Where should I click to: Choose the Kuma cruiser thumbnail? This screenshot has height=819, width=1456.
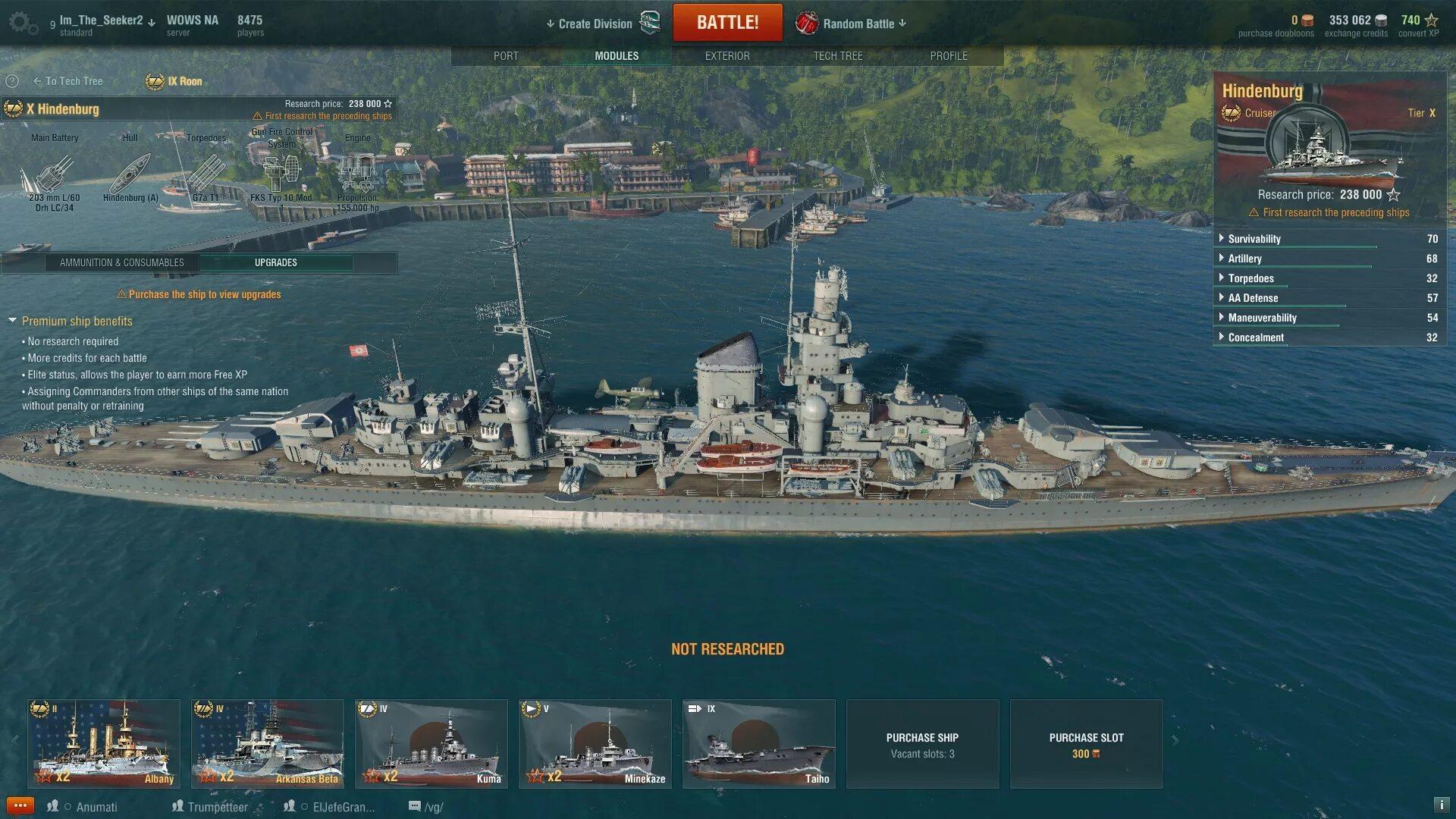[x=431, y=743]
